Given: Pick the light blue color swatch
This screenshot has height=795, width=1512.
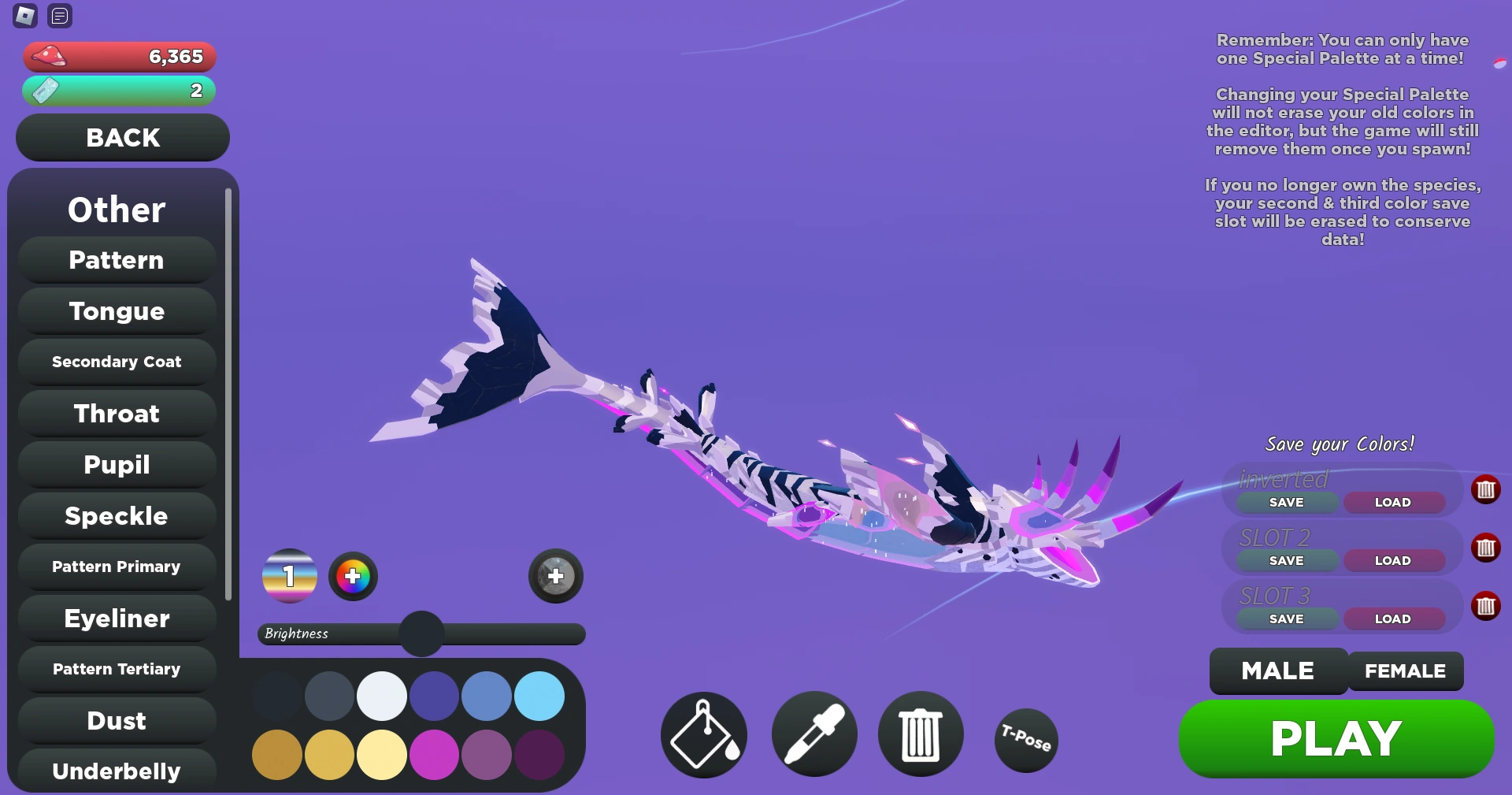Looking at the screenshot, I should click(x=539, y=697).
